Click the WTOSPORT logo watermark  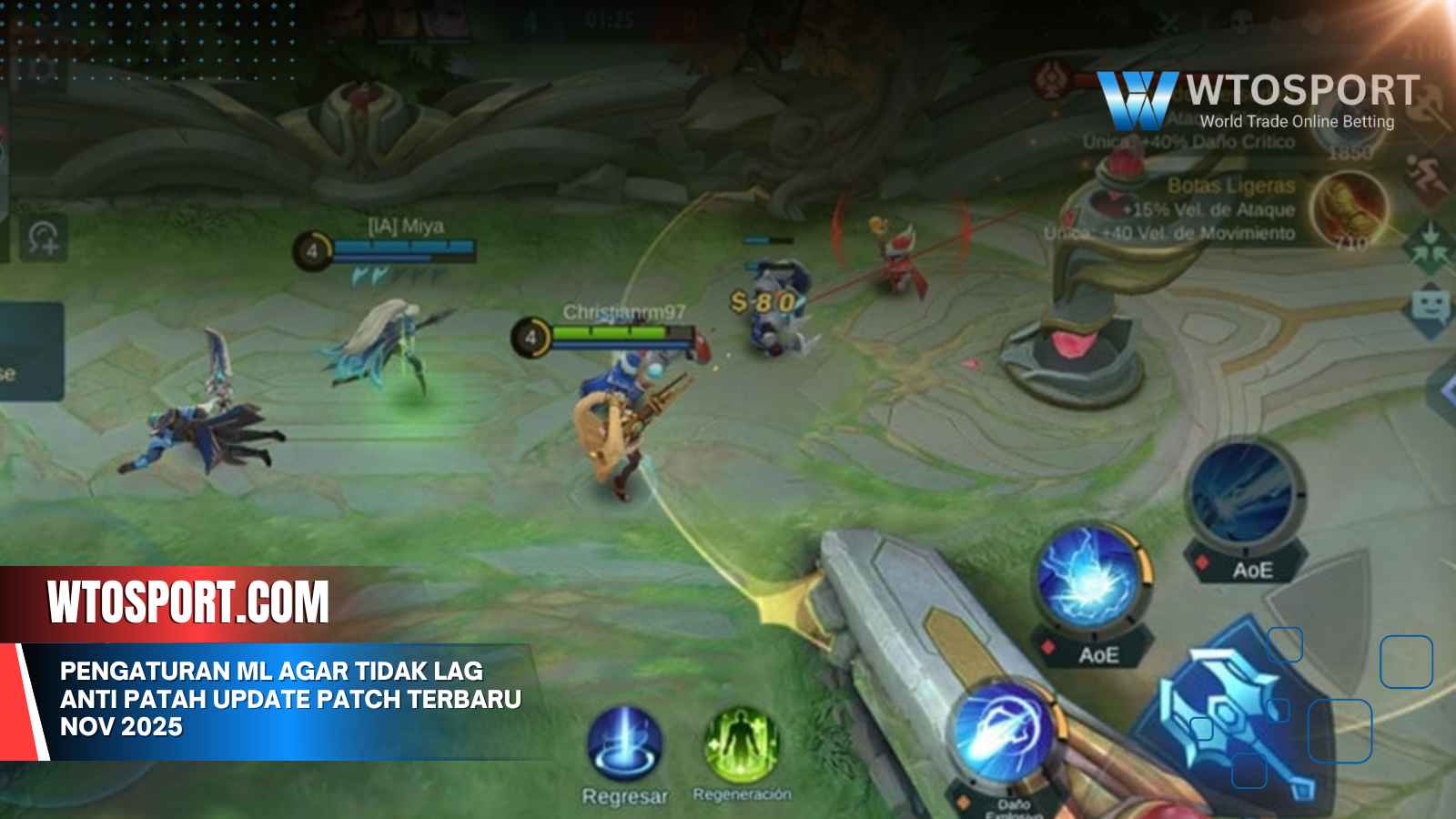coord(1258,99)
